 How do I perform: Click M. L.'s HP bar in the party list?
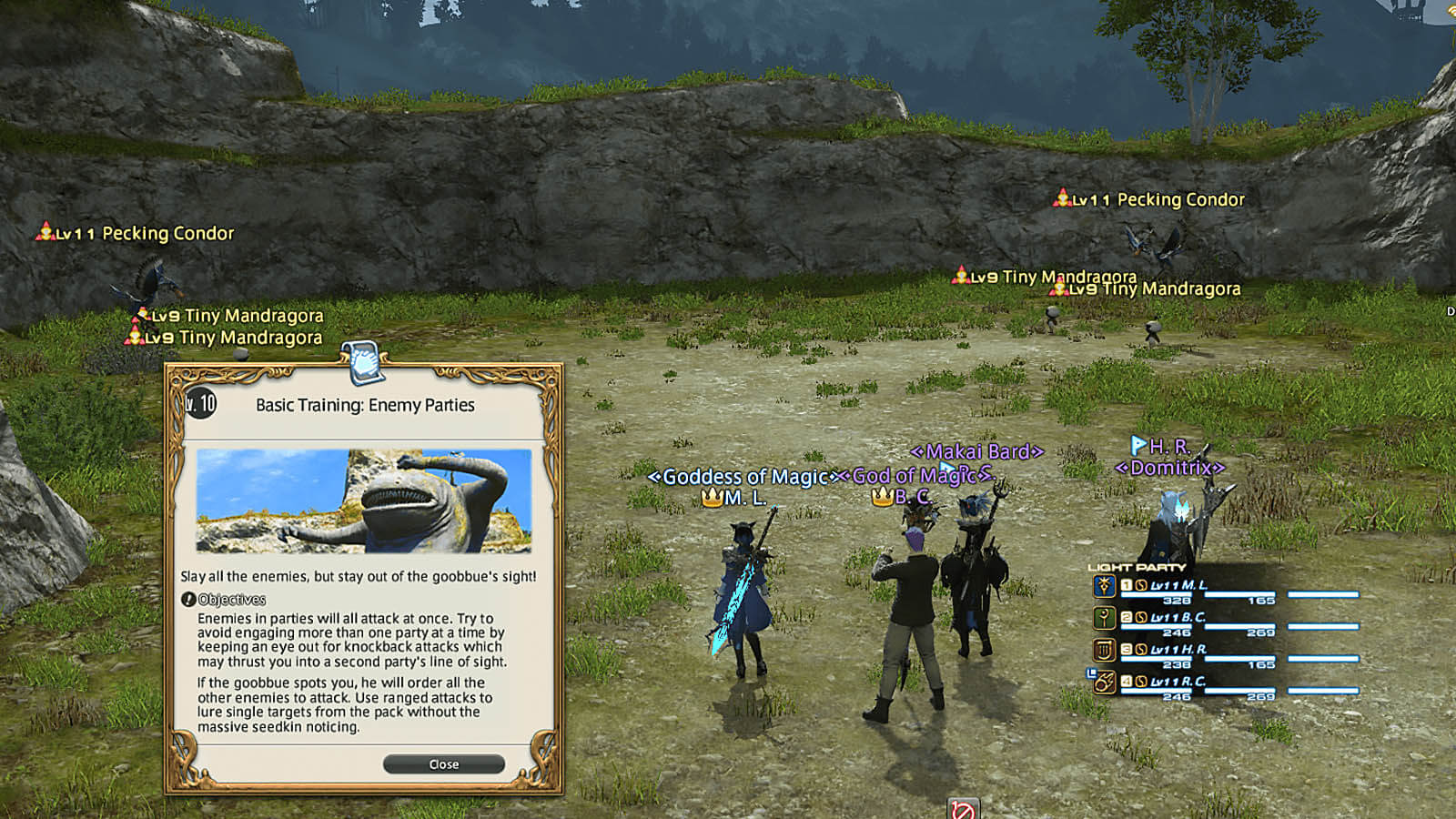pos(1158,594)
